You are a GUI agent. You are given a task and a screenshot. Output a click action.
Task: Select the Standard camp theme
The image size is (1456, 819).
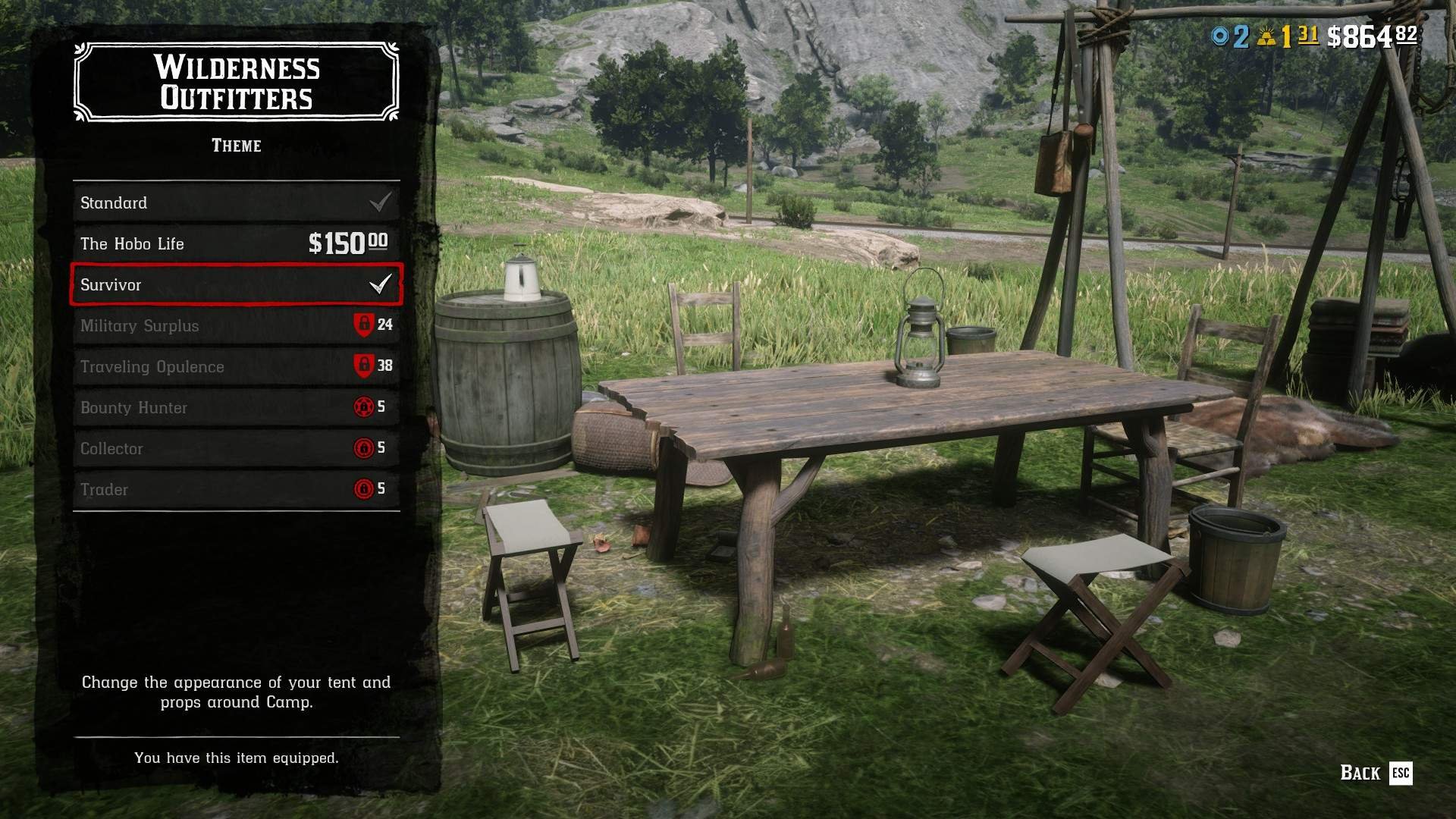236,202
